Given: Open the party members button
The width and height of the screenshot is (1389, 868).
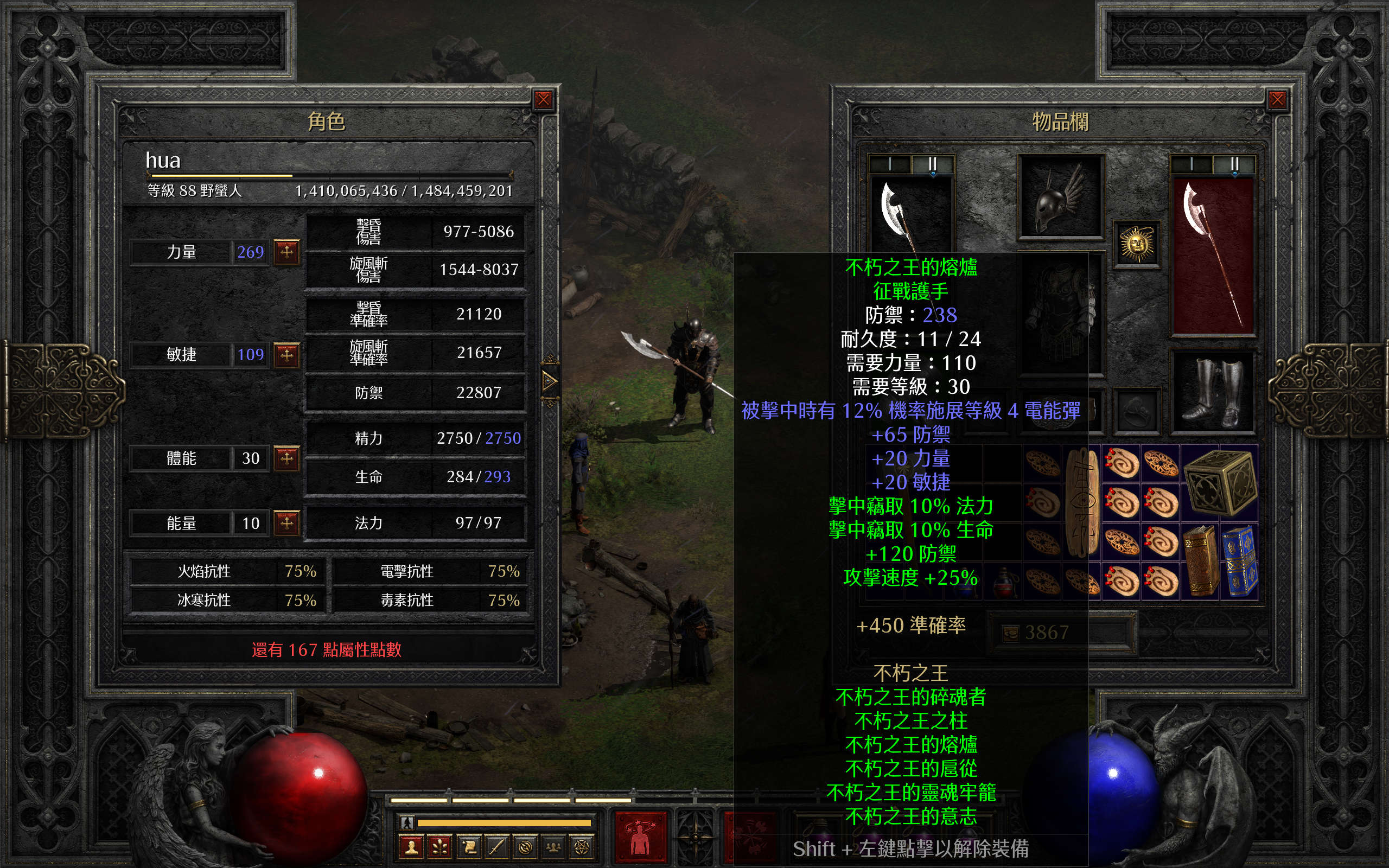Looking at the screenshot, I should coord(553,847).
